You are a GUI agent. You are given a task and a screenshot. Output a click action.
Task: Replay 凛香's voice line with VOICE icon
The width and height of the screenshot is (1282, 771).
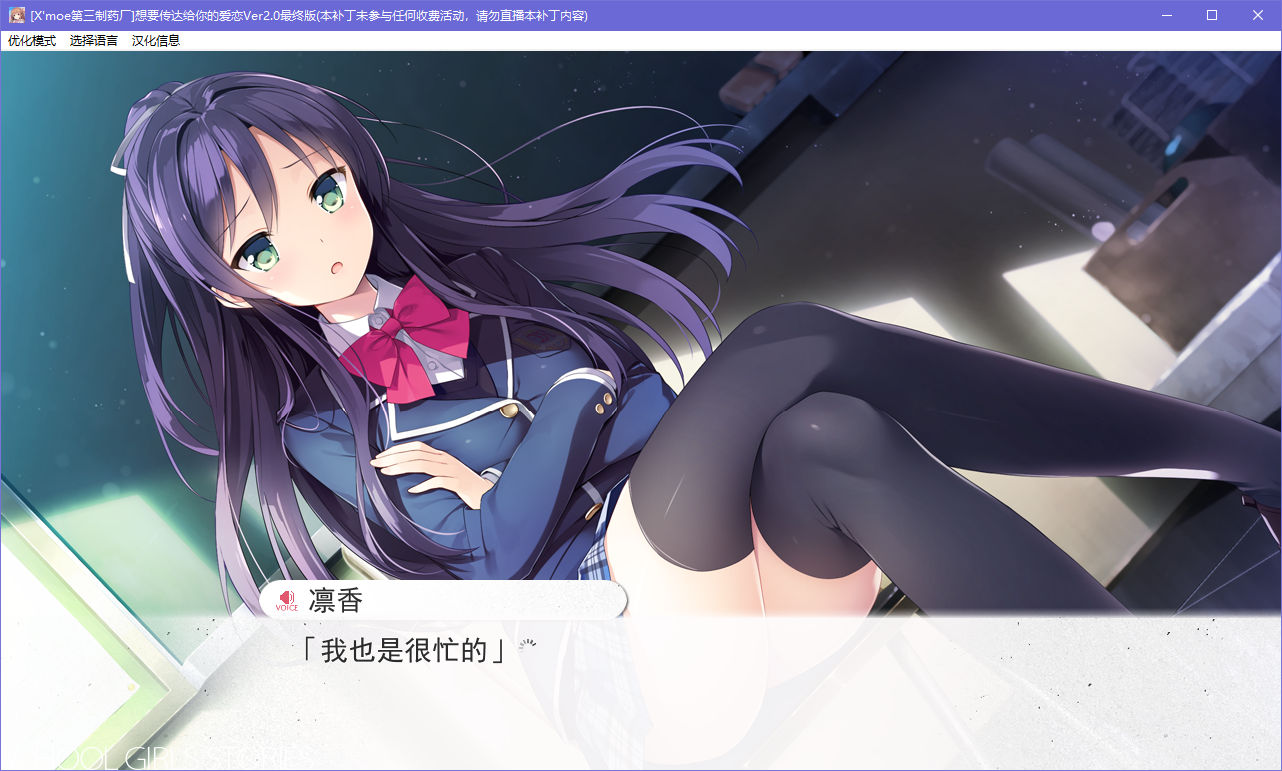tap(287, 600)
